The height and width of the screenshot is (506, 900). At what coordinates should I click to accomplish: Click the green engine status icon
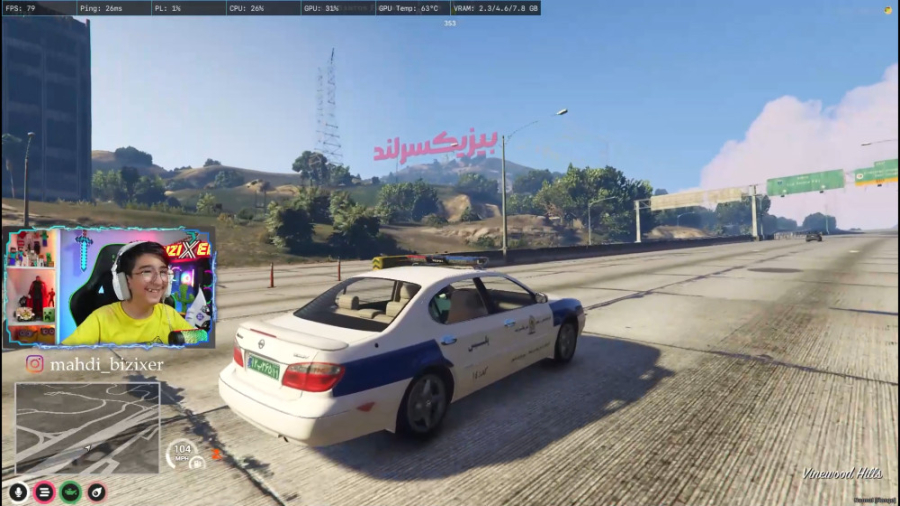pos(70,492)
